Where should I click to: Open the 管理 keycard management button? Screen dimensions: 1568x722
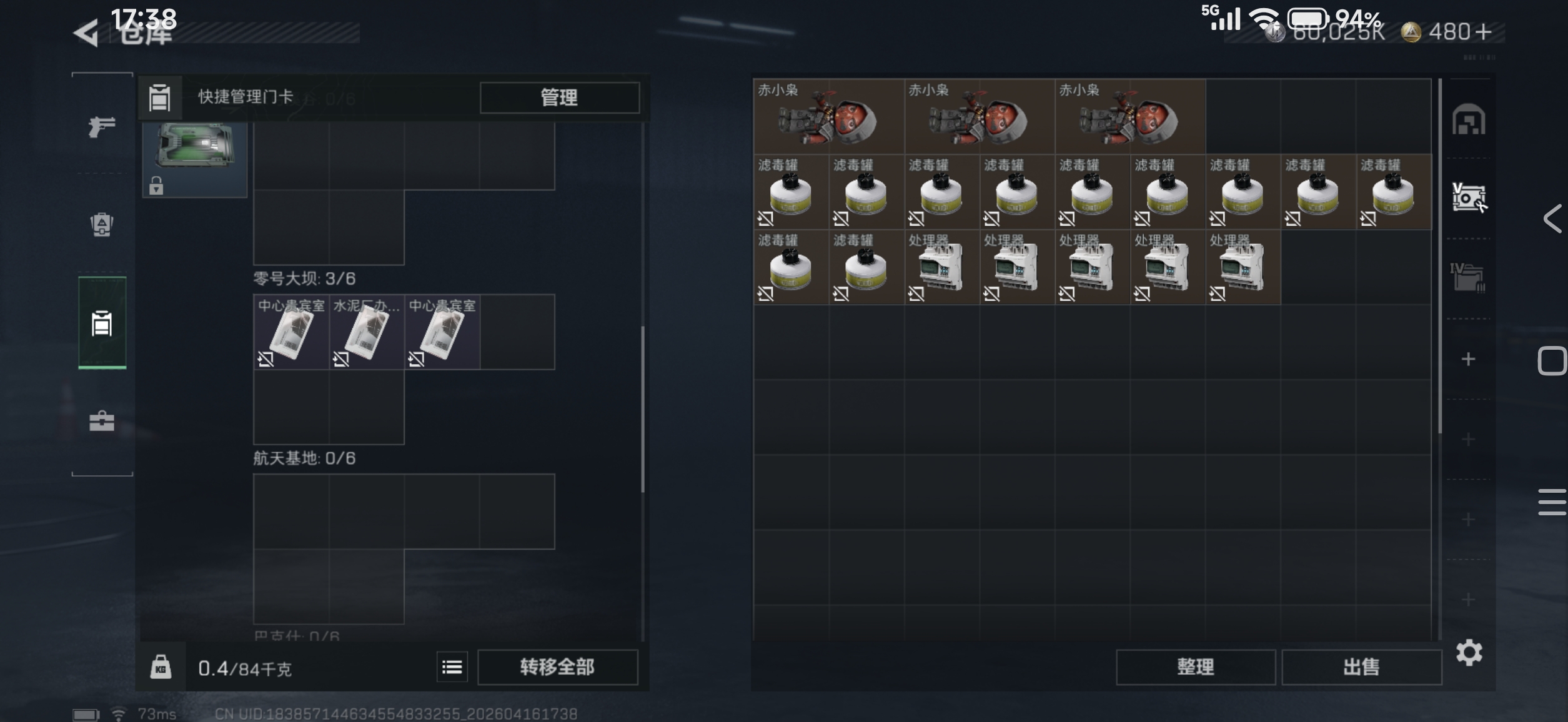[559, 97]
